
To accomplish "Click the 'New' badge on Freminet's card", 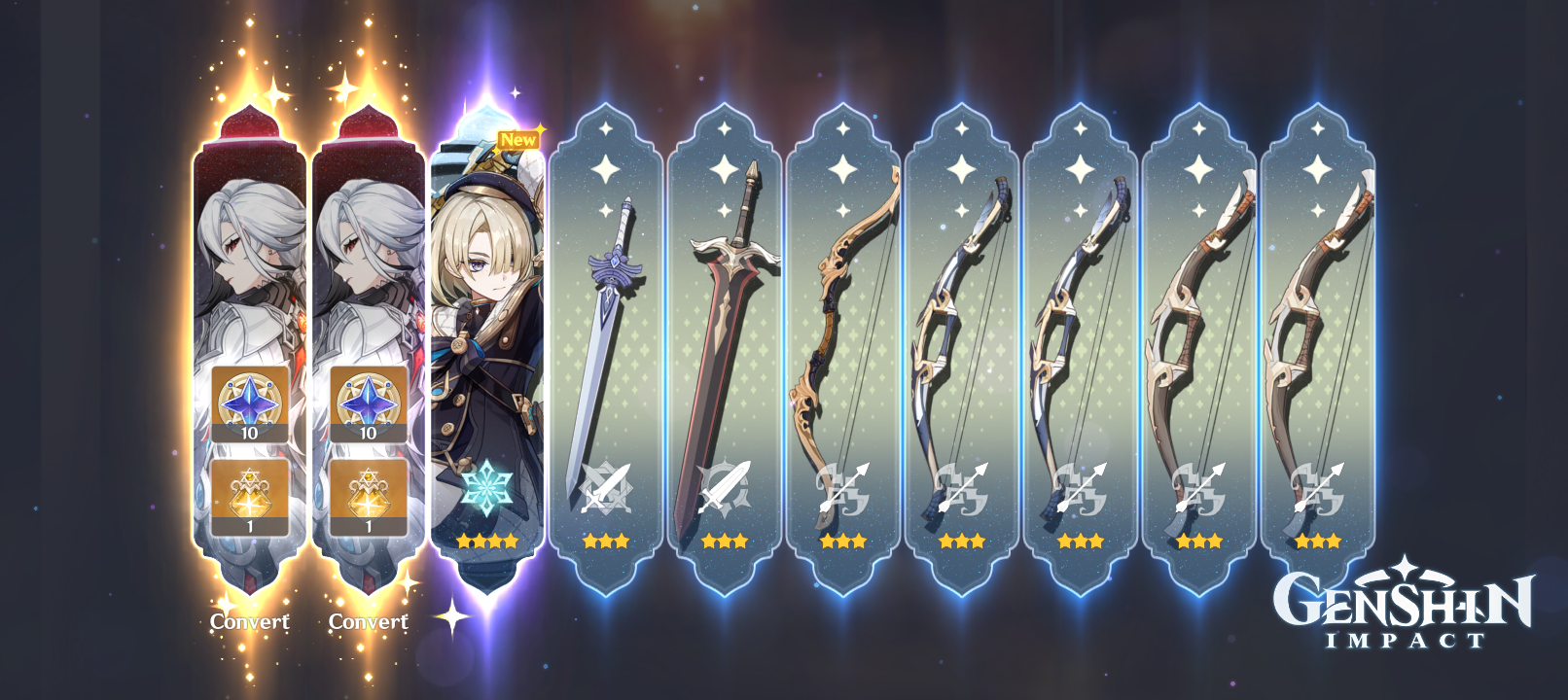I will tap(518, 139).
